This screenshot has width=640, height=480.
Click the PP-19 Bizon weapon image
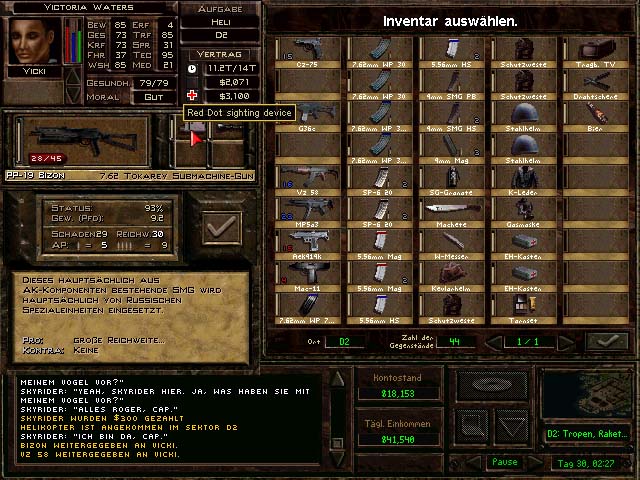tap(82, 140)
